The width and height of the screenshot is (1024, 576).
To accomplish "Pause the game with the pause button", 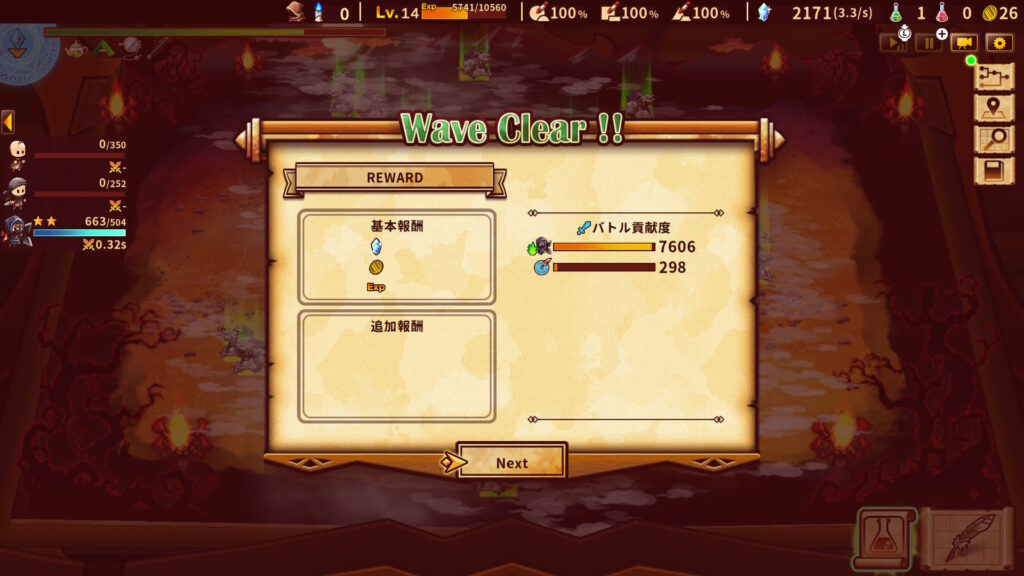I will [929, 43].
